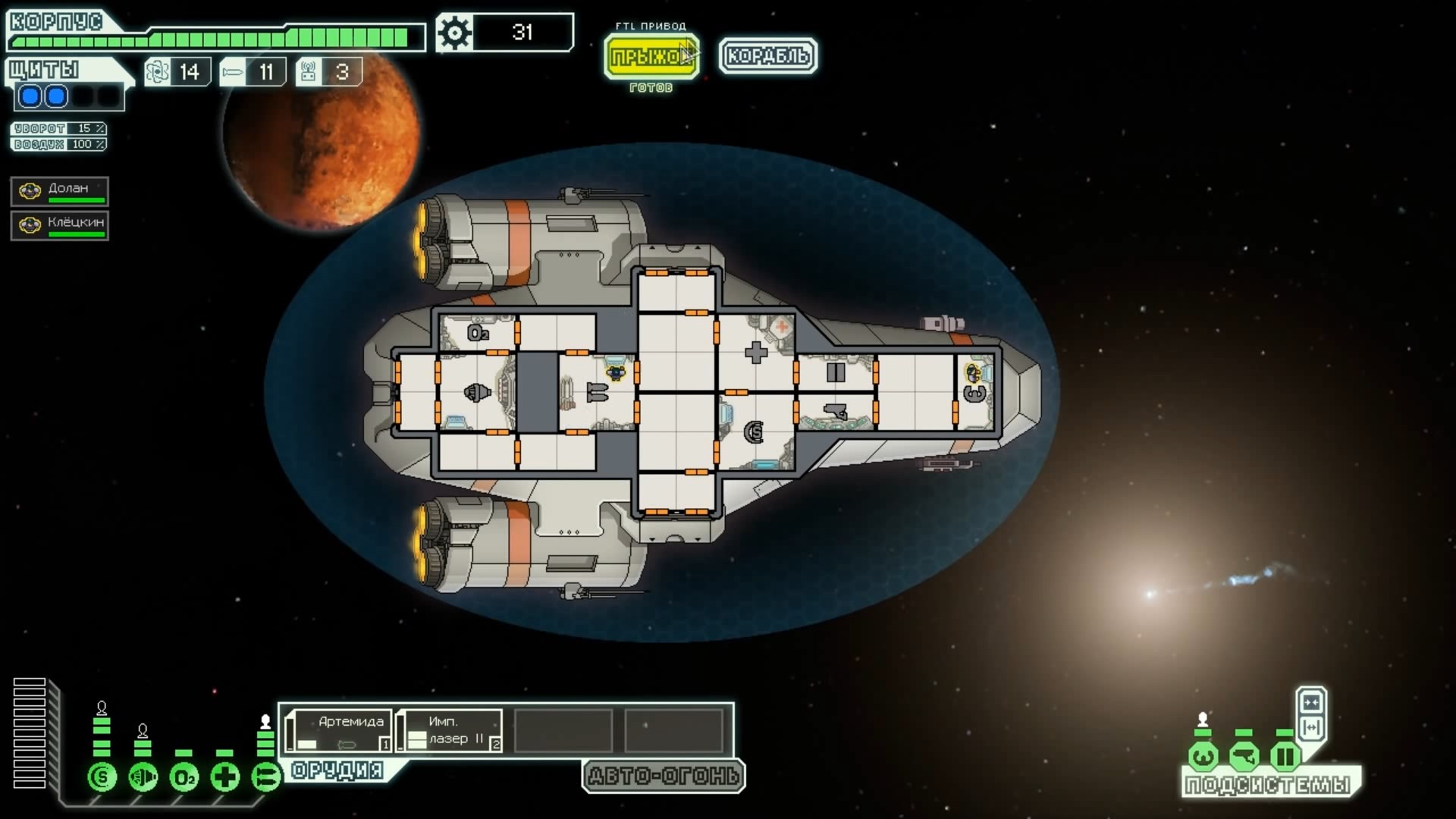1456x819 pixels.
Task: Click the weapons system missile icon
Action: pyautogui.click(x=266, y=777)
